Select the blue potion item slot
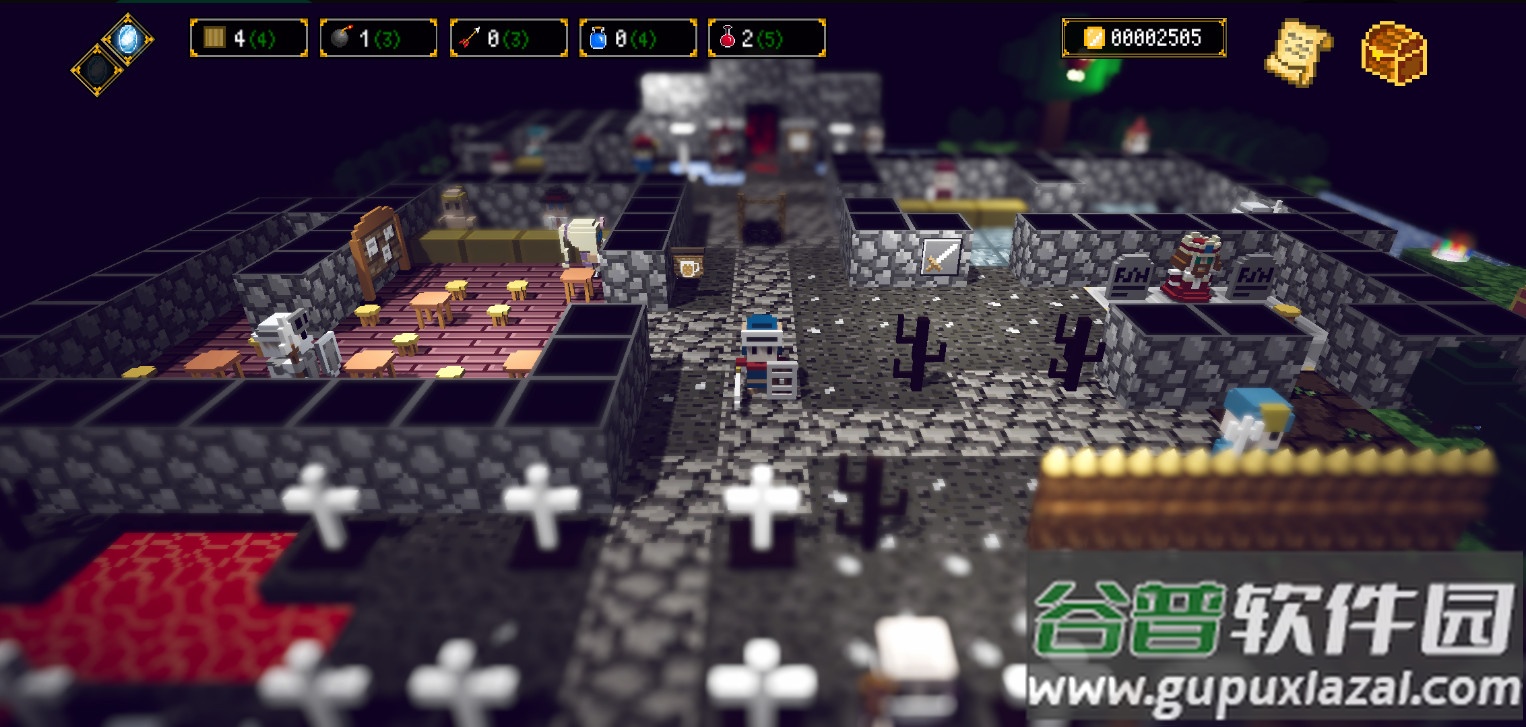This screenshot has width=1526, height=727. click(x=638, y=37)
